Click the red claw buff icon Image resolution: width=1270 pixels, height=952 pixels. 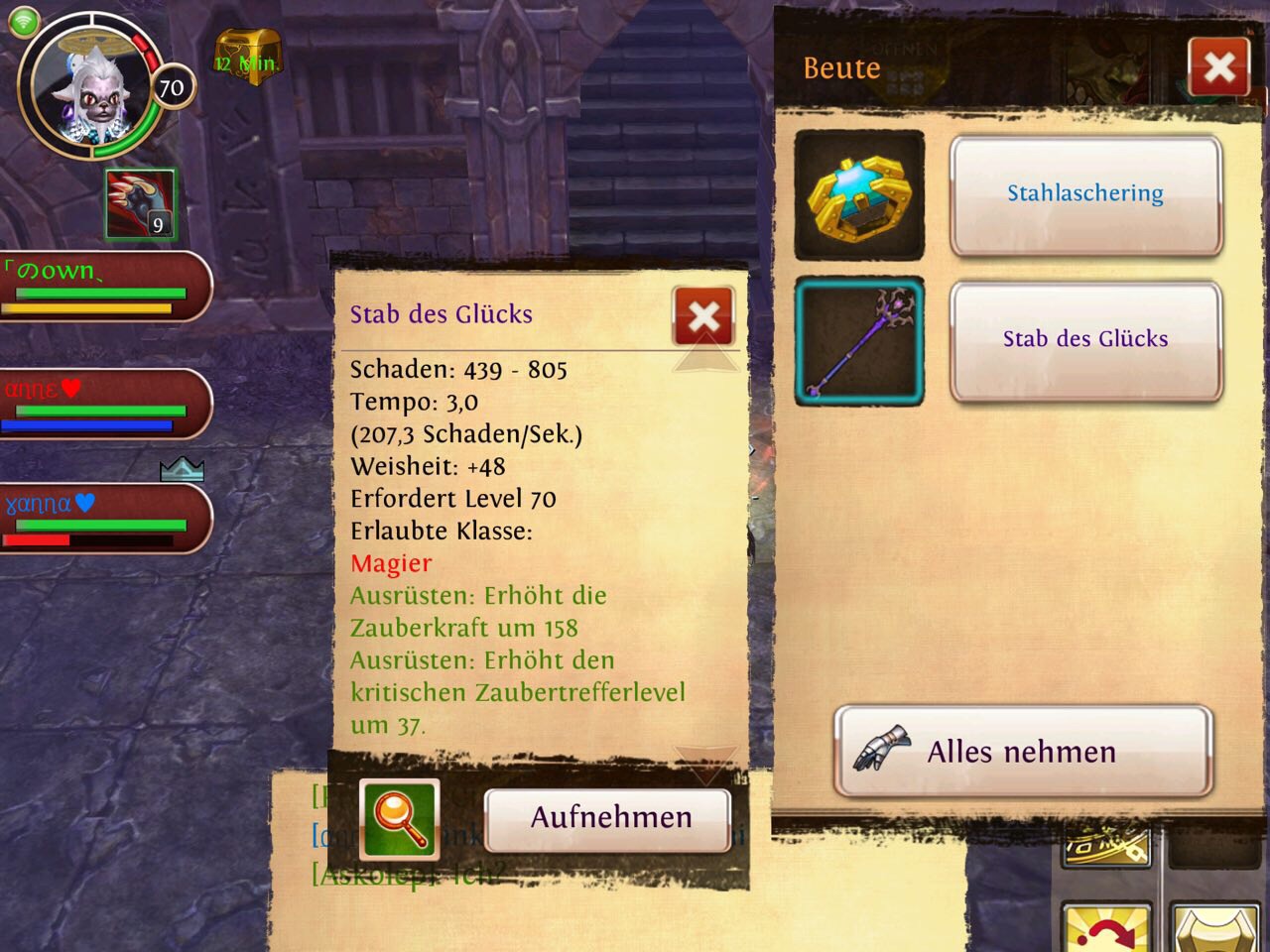click(140, 205)
